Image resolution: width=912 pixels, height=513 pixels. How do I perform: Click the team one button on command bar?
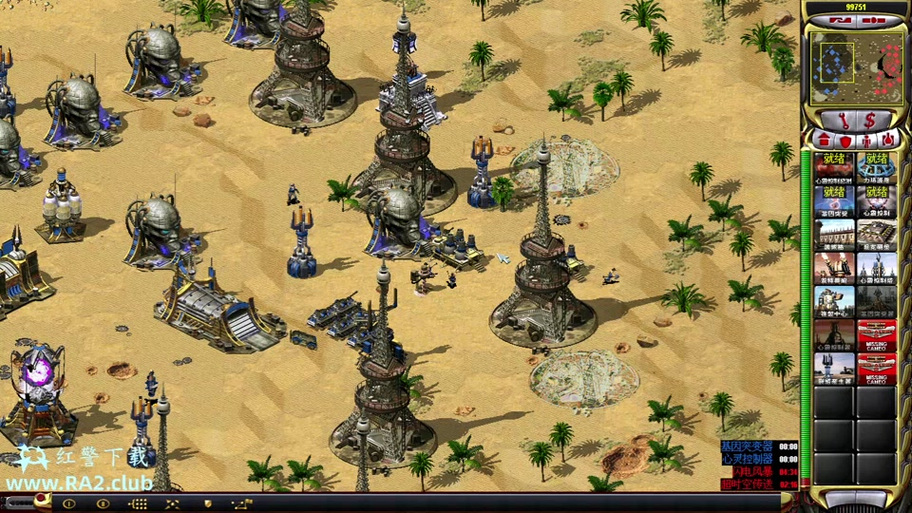(69, 504)
